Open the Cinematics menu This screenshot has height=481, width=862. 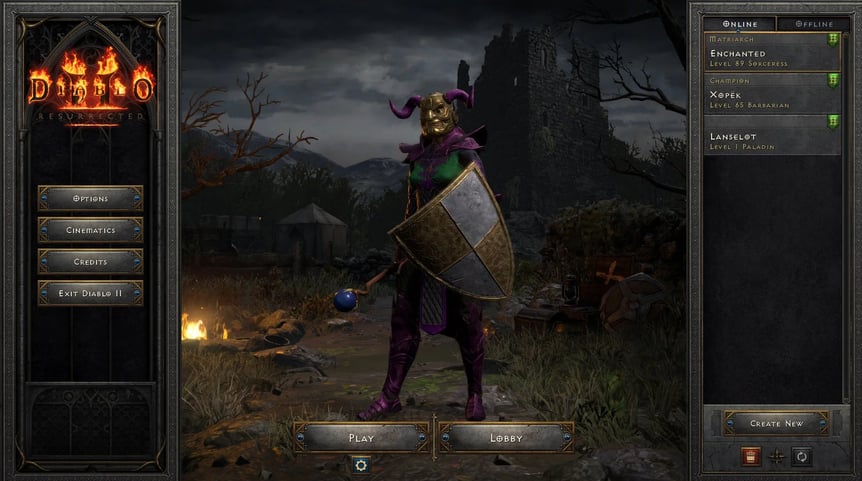tap(90, 230)
